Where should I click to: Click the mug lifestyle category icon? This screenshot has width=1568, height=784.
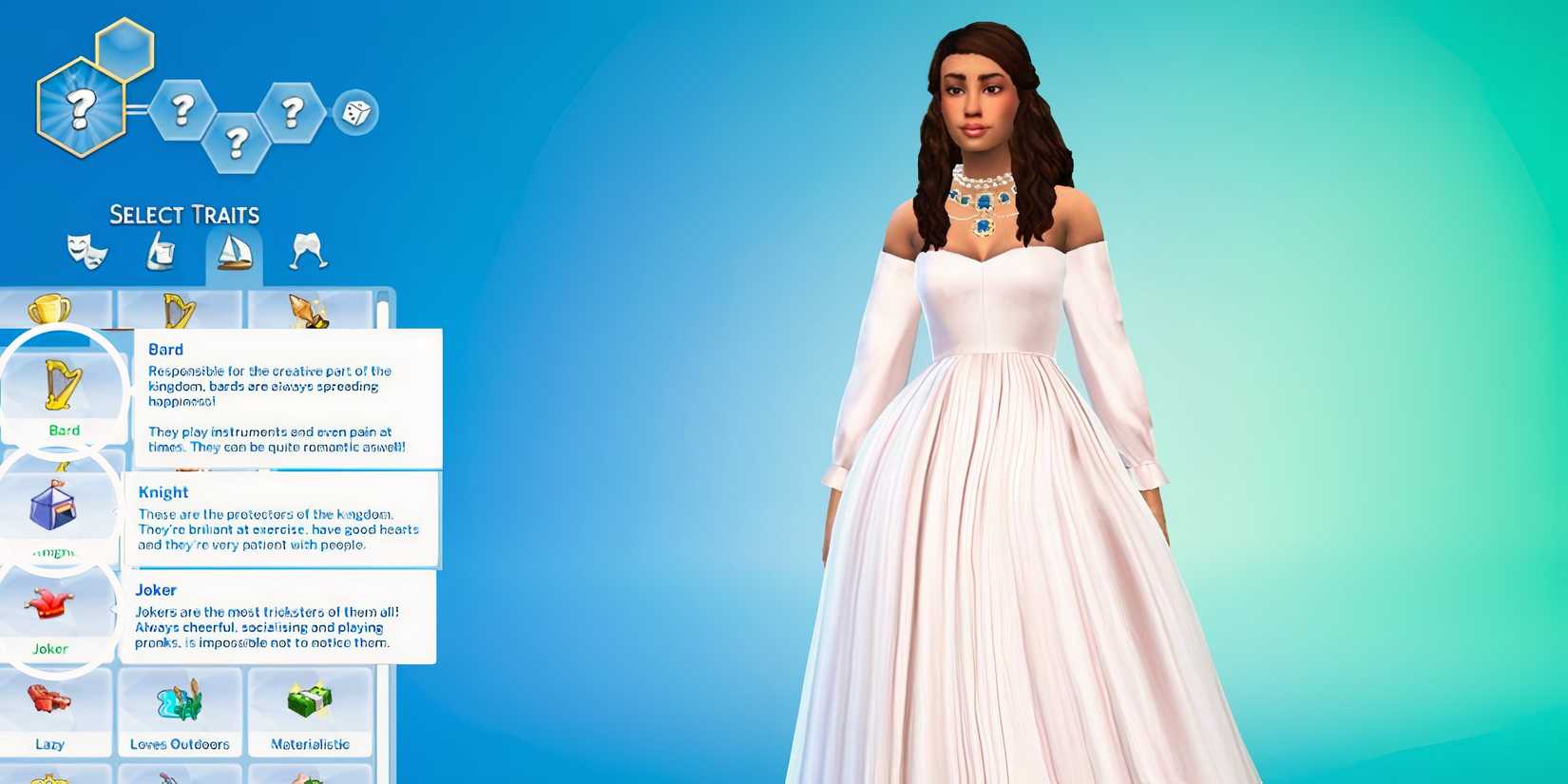pyautogui.click(x=162, y=250)
